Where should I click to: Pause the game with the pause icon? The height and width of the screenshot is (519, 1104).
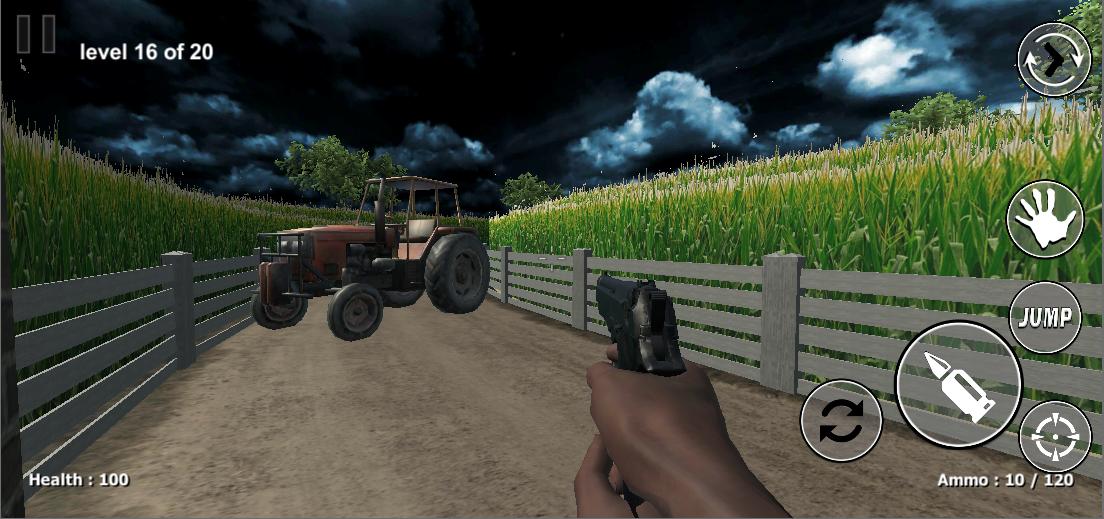click(37, 34)
